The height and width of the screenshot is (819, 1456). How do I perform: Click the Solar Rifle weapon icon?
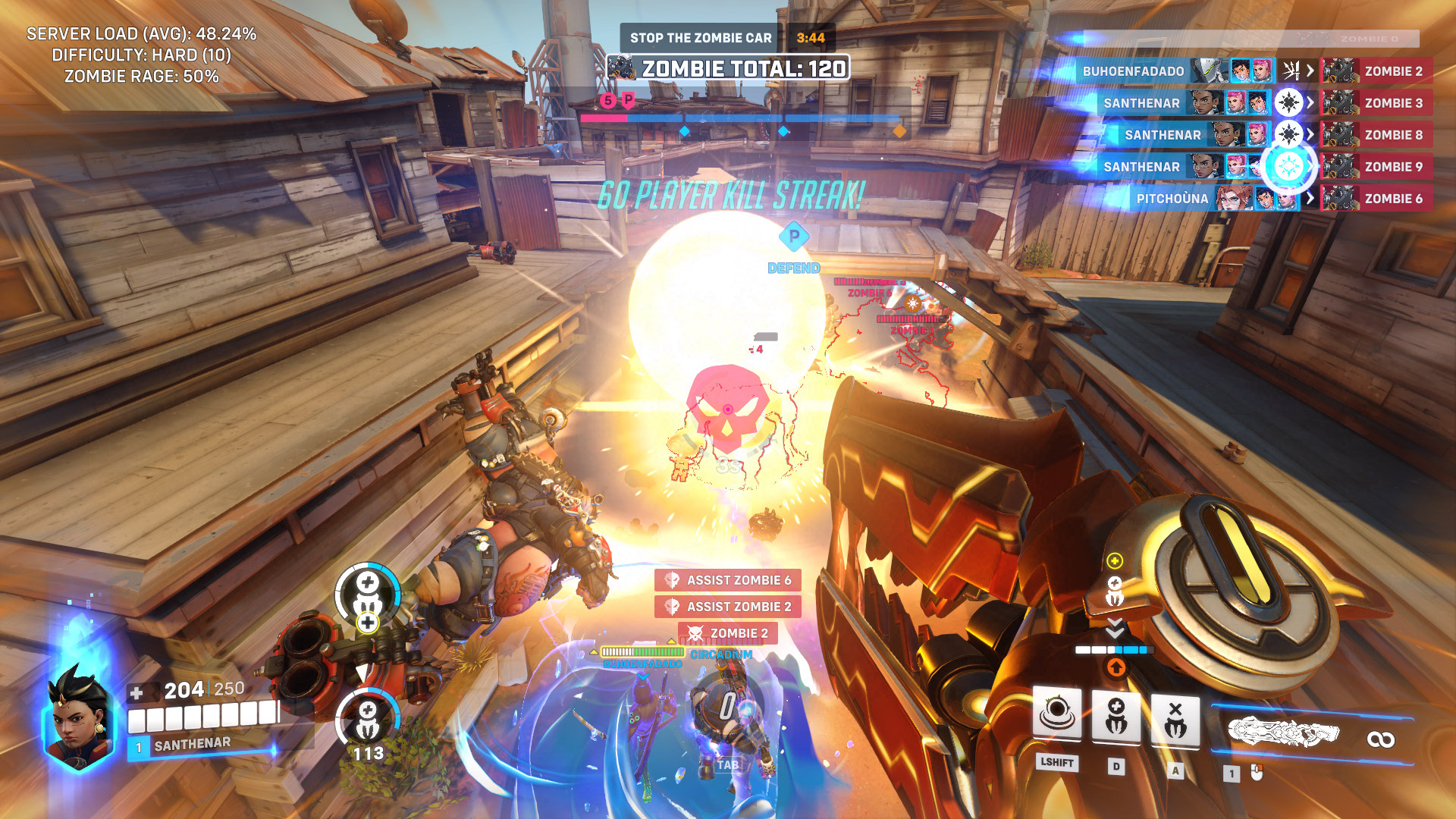coord(1284,733)
